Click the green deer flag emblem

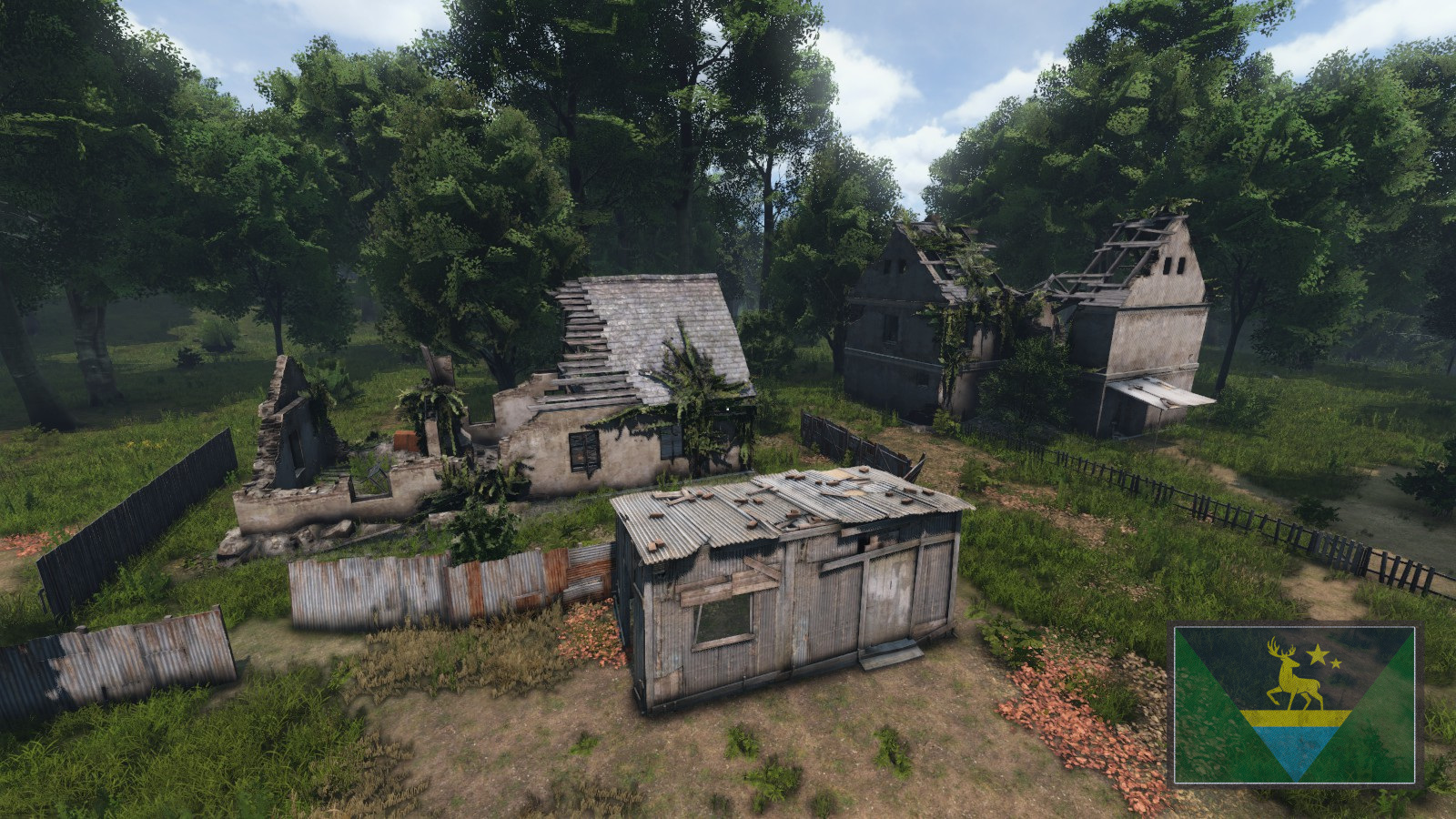[x=1294, y=703]
